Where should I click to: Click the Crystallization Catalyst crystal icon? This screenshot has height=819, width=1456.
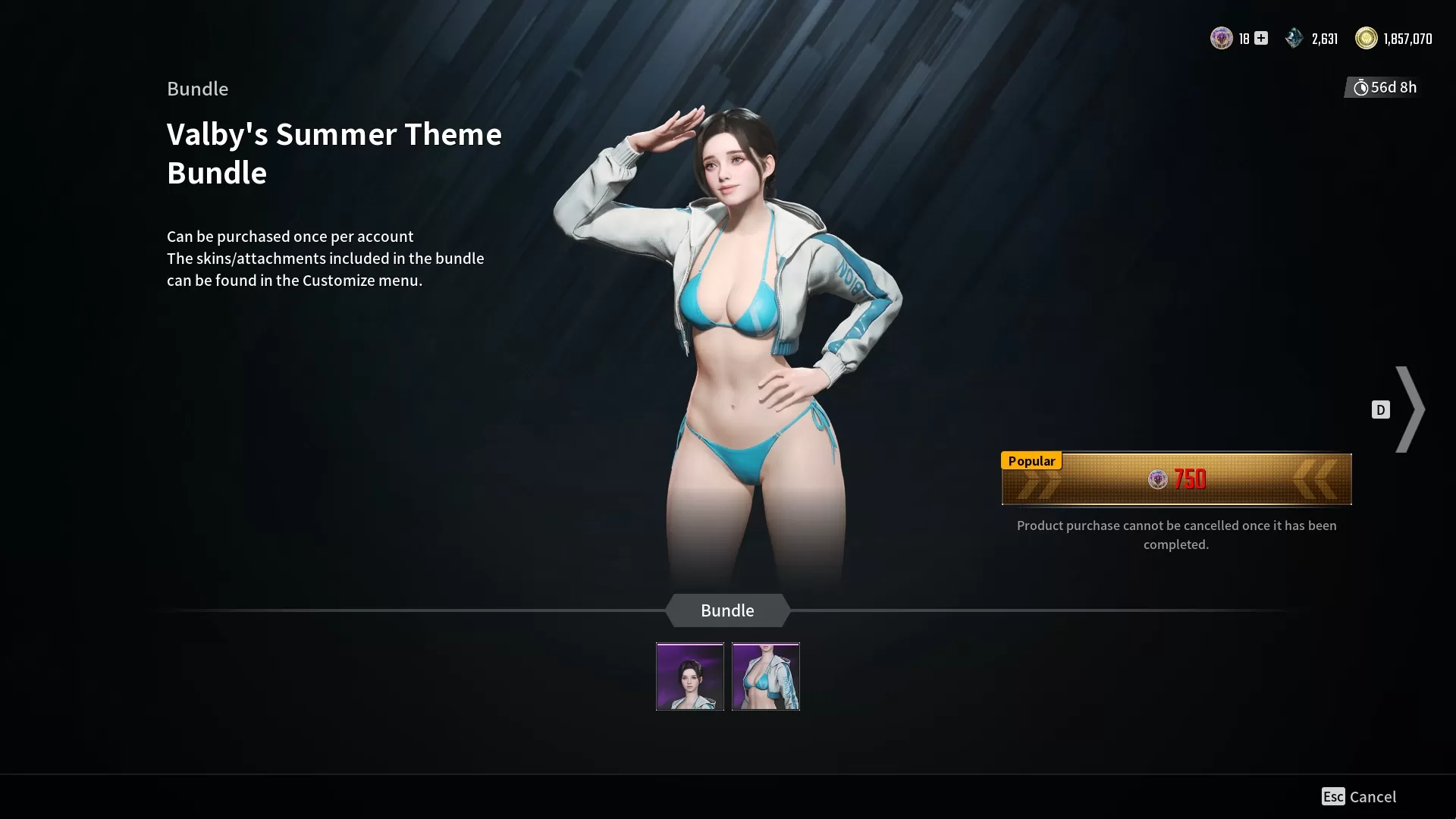[x=1294, y=38]
